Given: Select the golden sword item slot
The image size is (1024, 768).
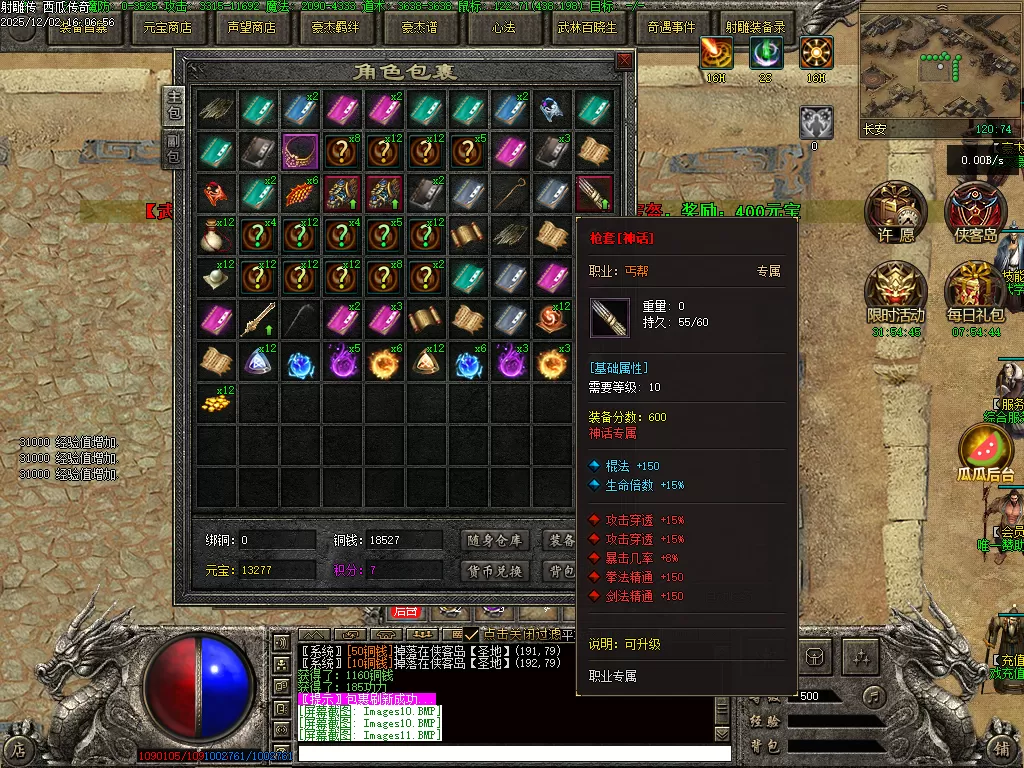Looking at the screenshot, I should click(258, 319).
